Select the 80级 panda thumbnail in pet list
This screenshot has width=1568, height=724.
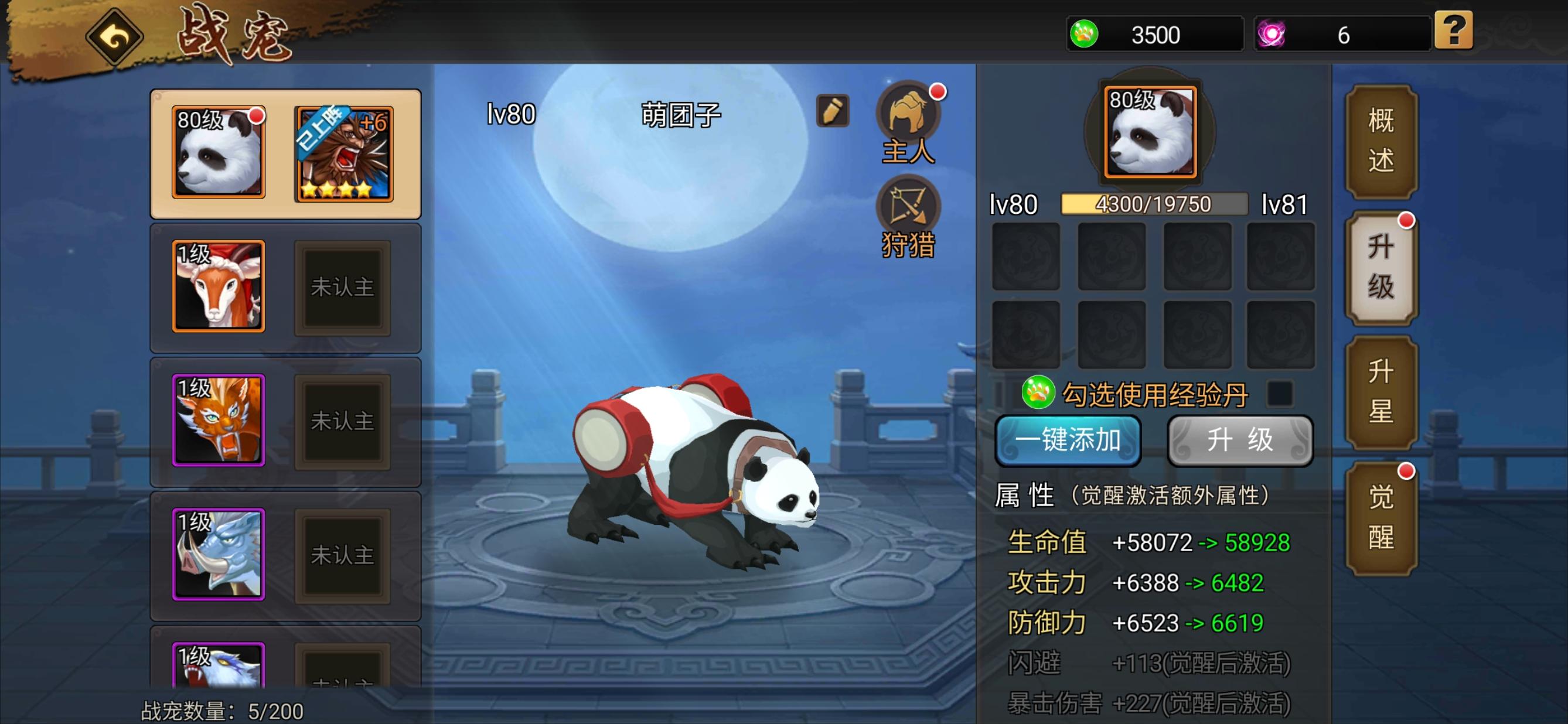click(218, 153)
